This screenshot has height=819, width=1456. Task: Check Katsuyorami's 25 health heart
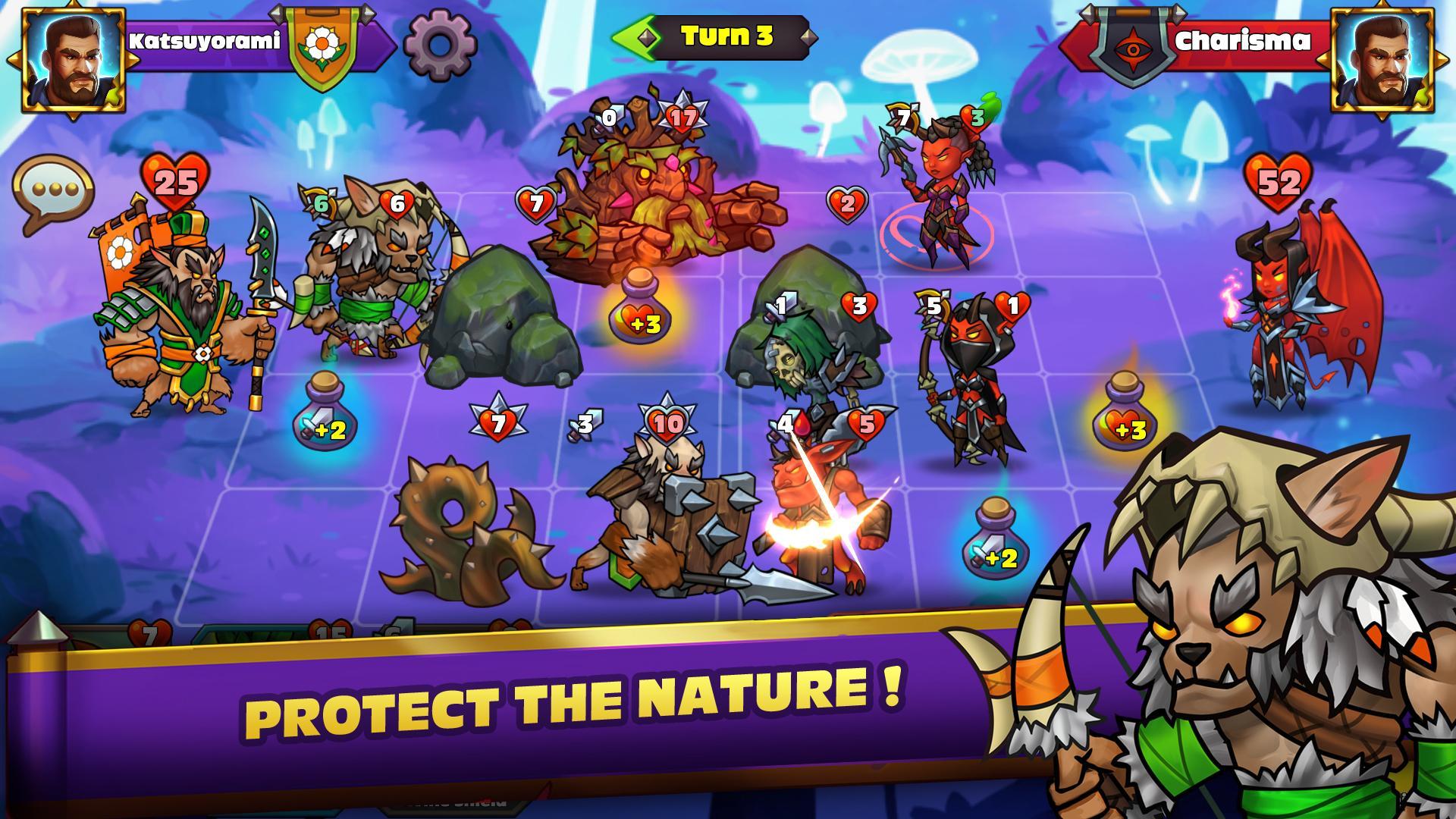[176, 180]
